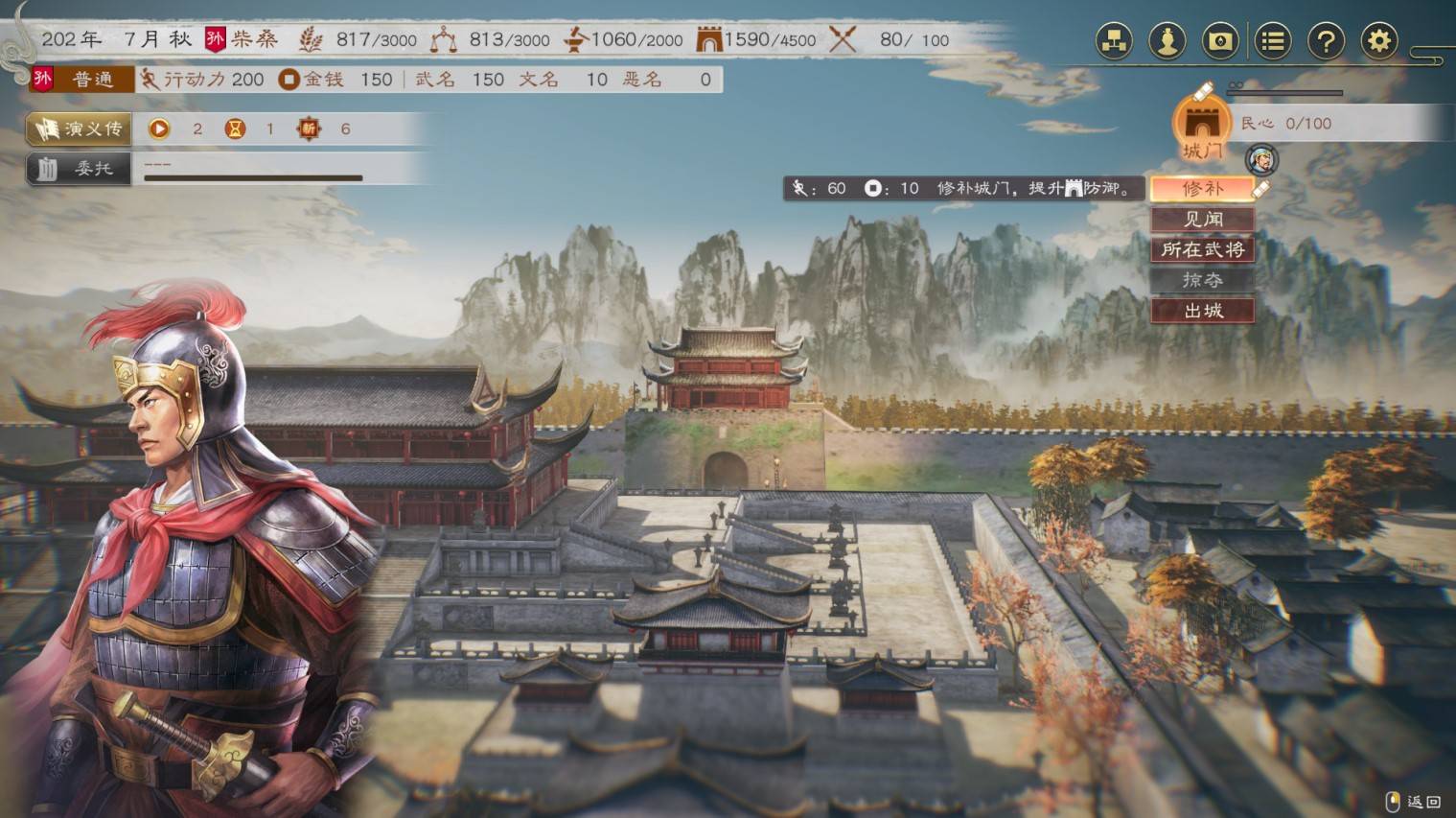The height and width of the screenshot is (818, 1456).
Task: Select the greyed-out 掠夺 plunder option
Action: pos(1202,280)
